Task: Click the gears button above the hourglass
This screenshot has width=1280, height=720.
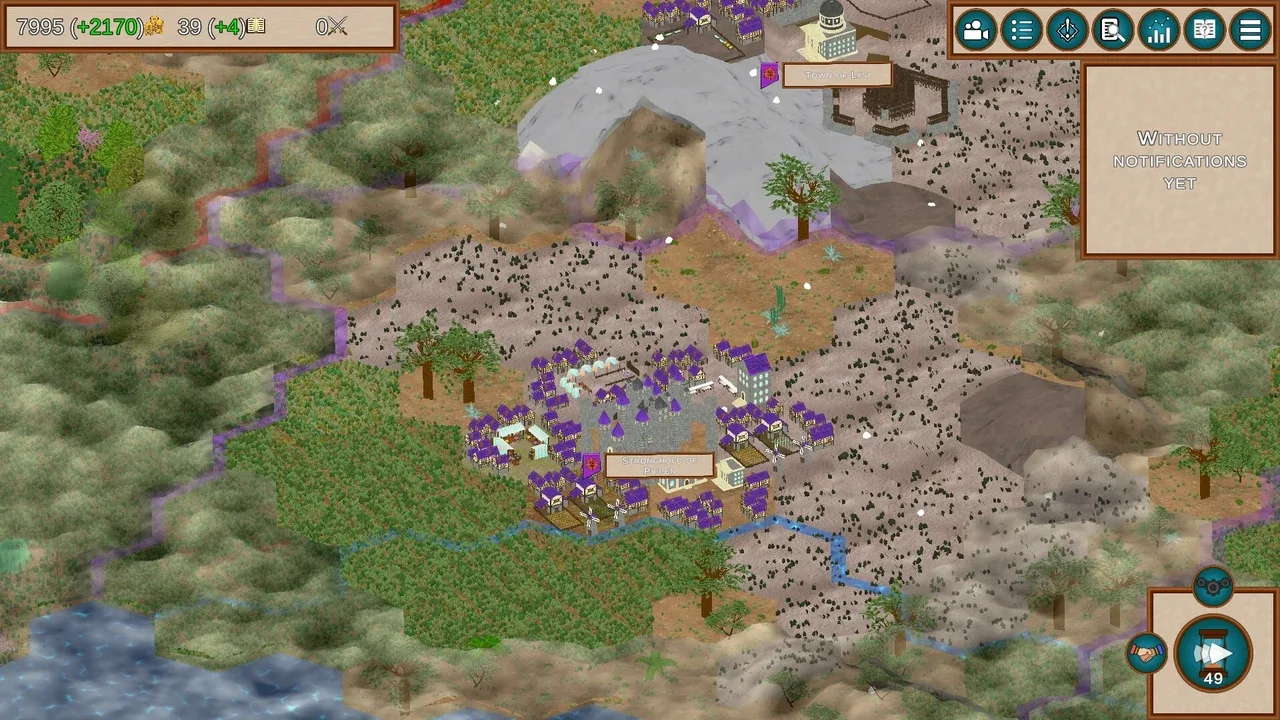Action: [1213, 587]
